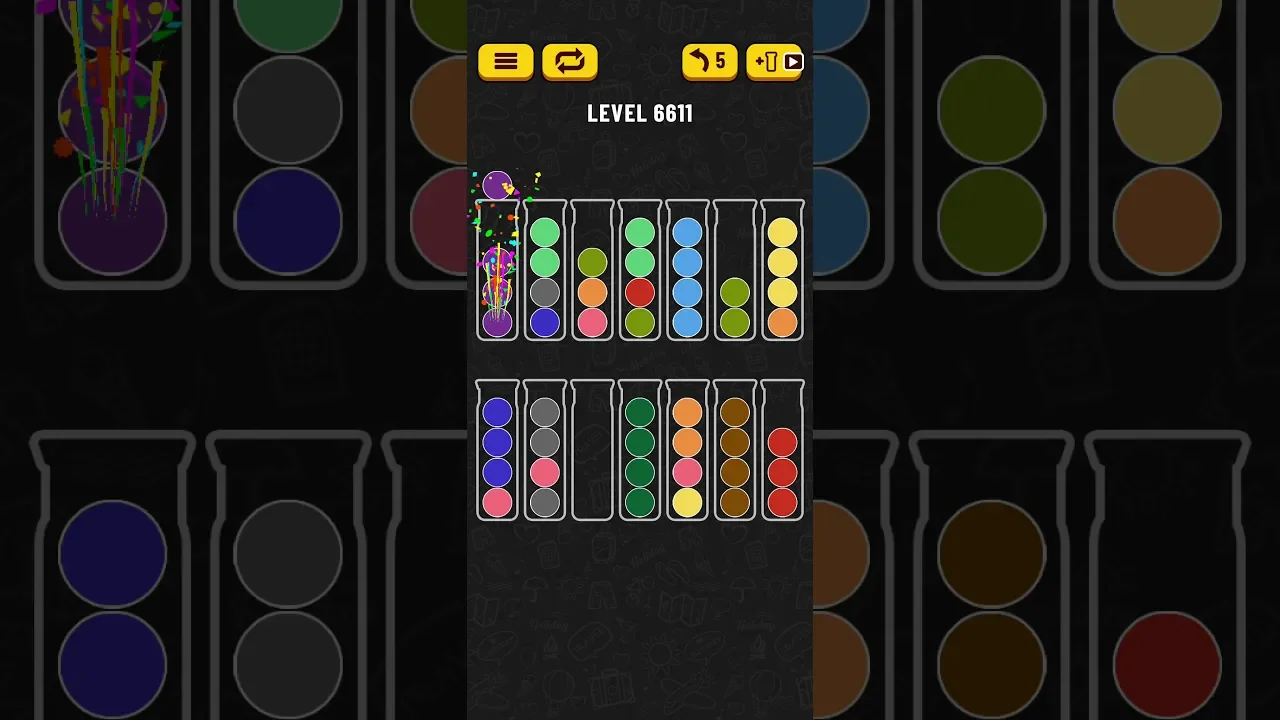Select the tube with four light blue balls

(x=687, y=270)
